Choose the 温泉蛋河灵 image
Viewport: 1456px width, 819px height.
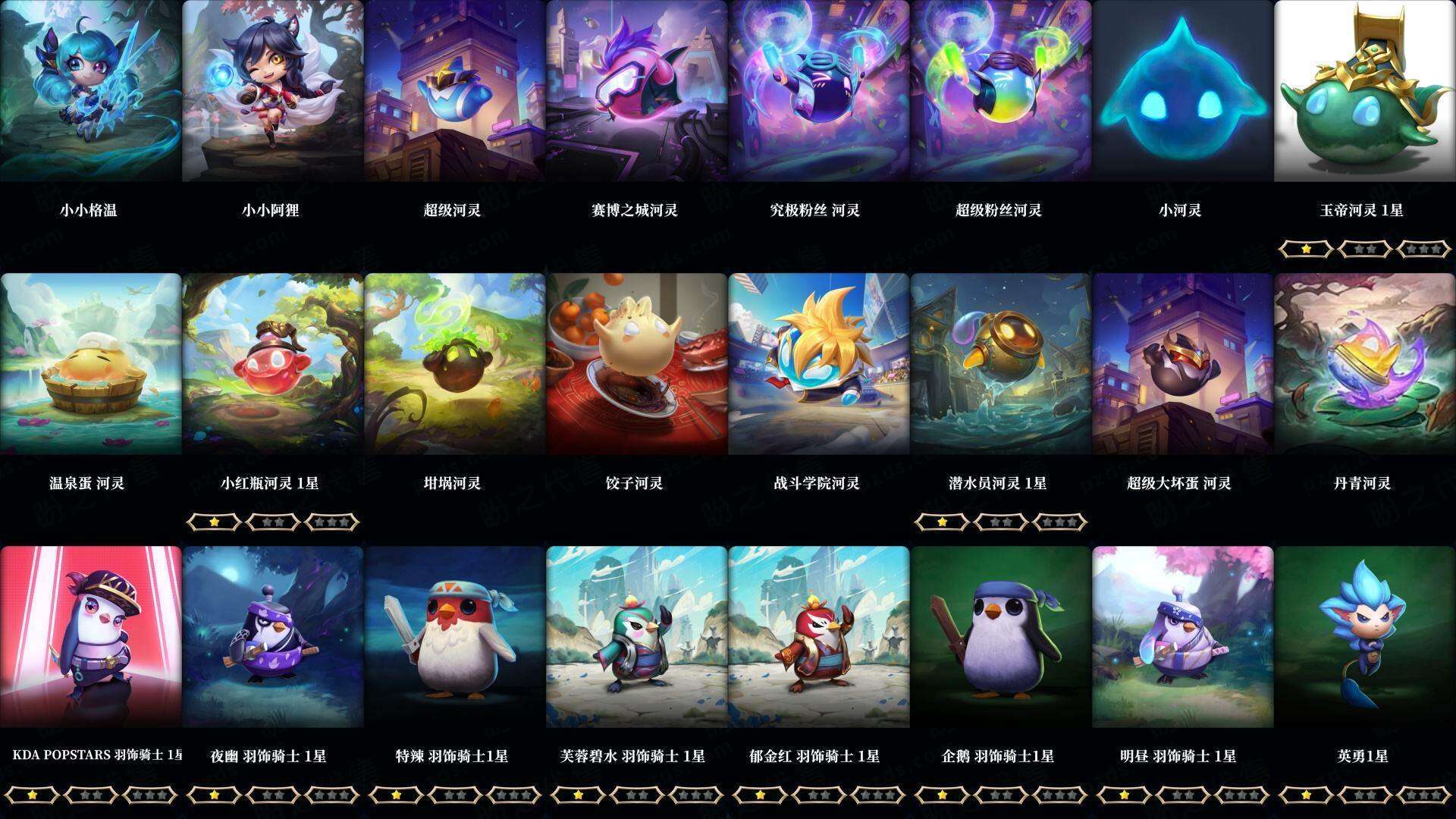91,364
